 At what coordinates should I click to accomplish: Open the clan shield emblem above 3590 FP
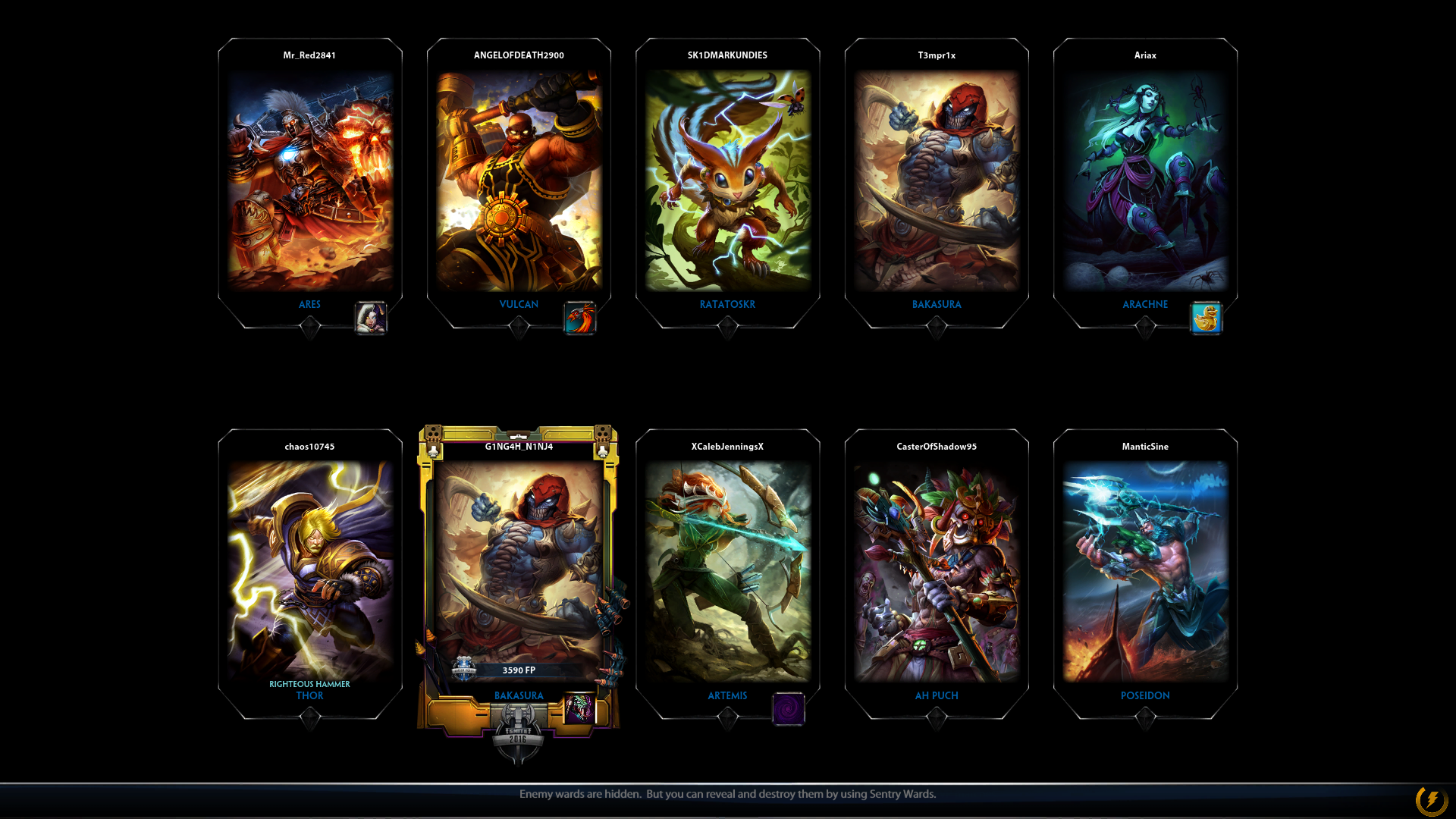(x=465, y=670)
